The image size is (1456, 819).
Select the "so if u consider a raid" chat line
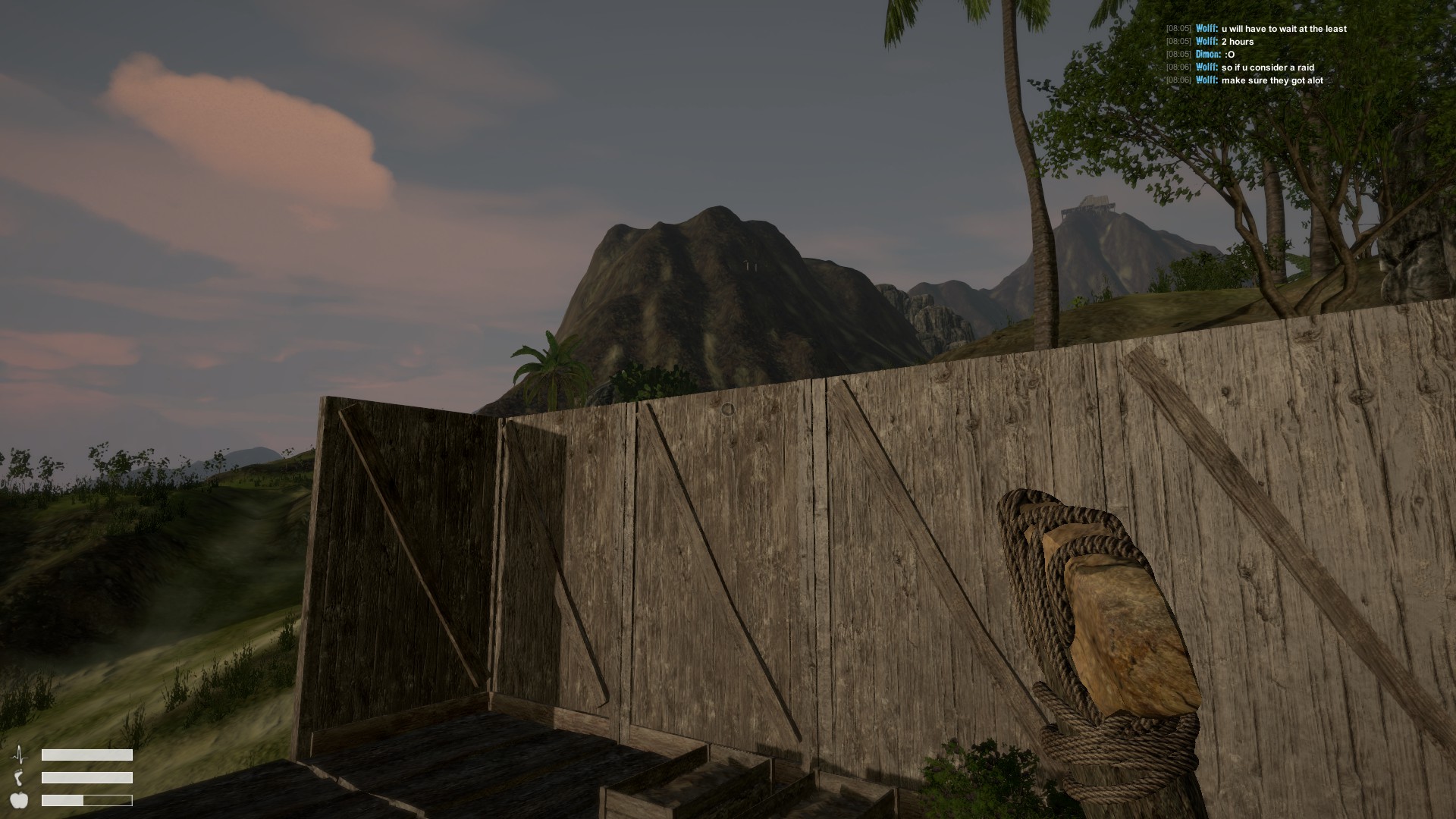pyautogui.click(x=1267, y=67)
